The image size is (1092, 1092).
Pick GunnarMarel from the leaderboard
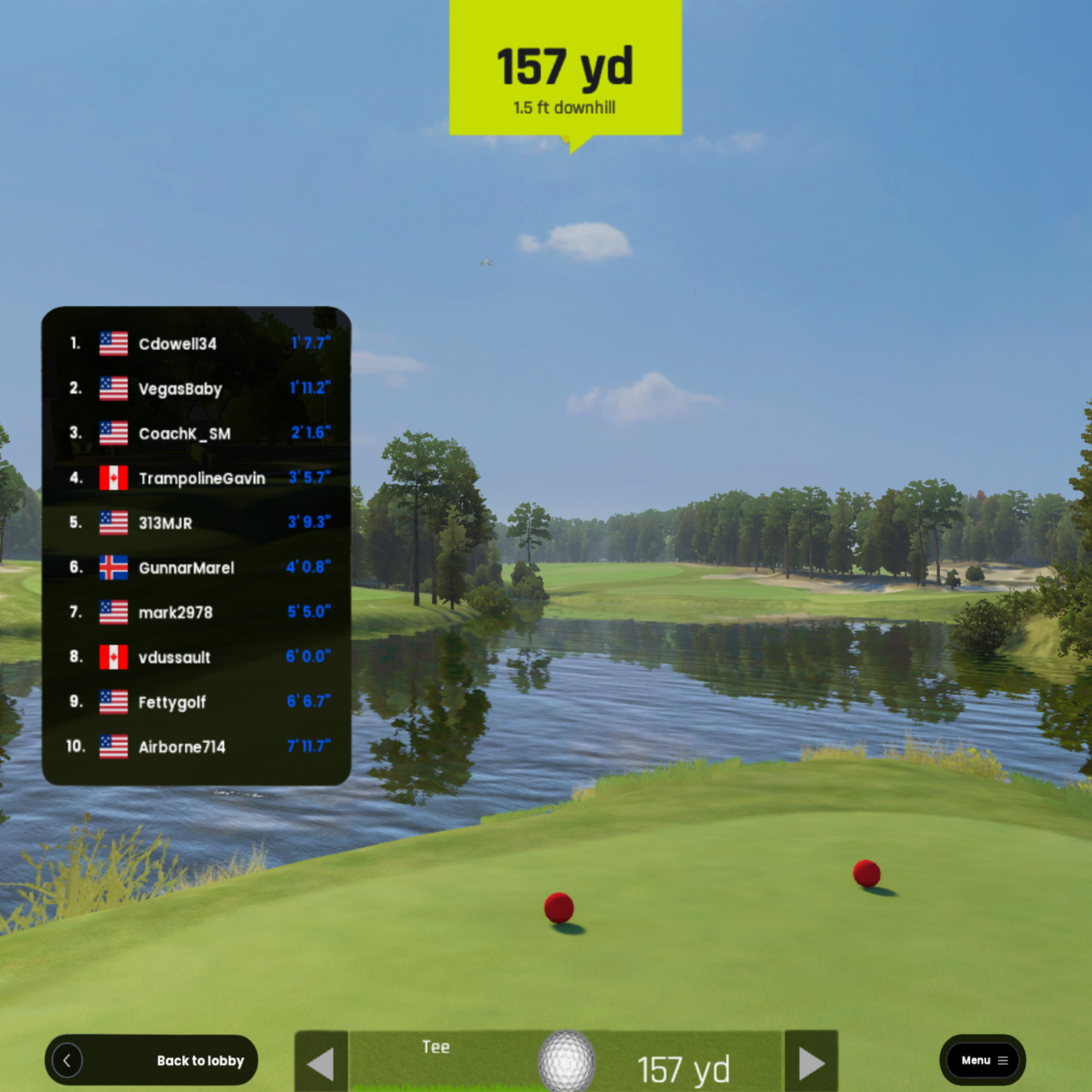(197, 567)
